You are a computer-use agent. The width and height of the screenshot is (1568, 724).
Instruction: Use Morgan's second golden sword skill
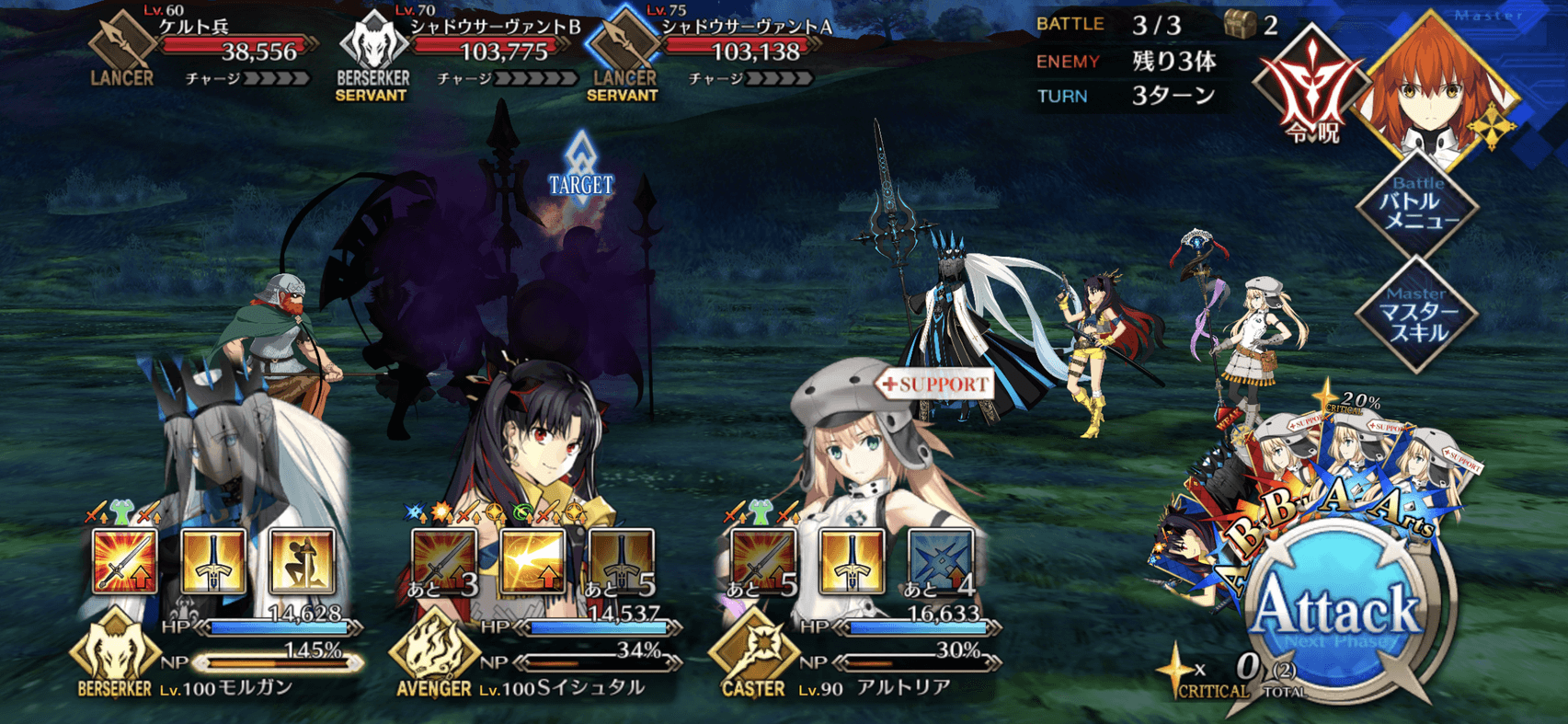(x=213, y=560)
